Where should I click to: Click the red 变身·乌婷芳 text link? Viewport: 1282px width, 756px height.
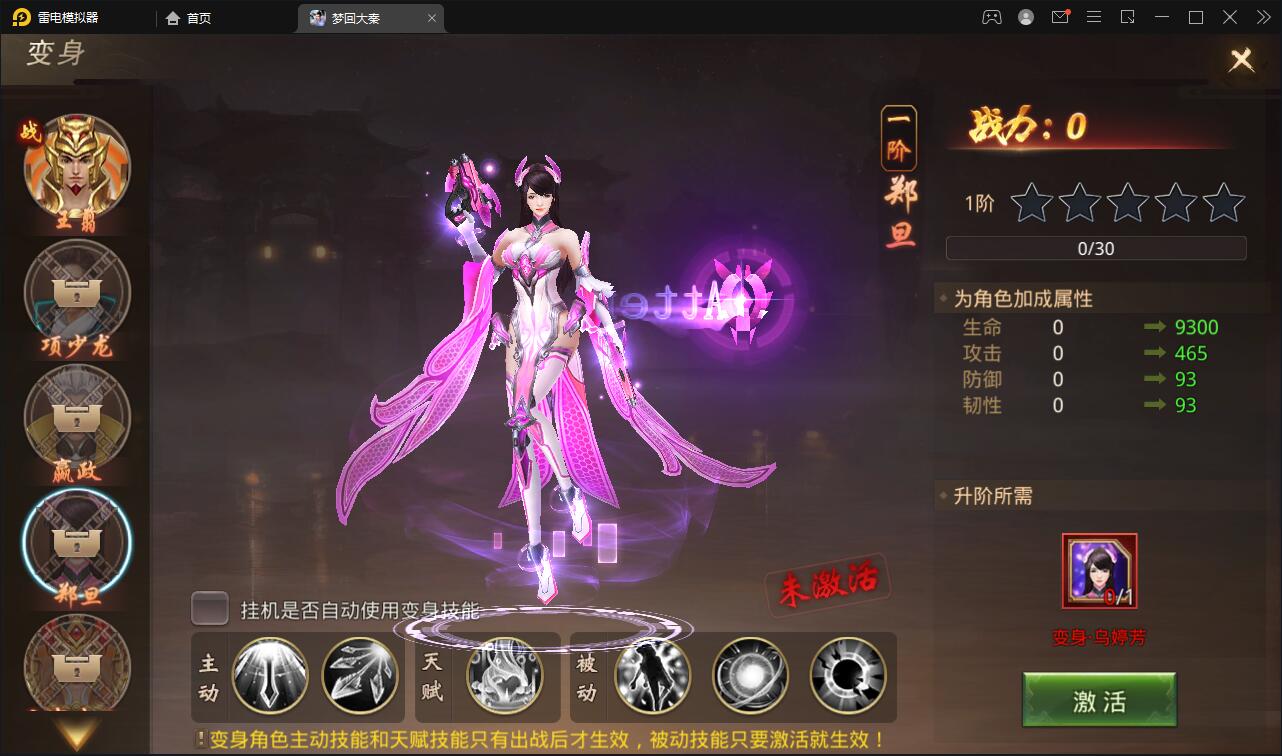[1098, 634]
